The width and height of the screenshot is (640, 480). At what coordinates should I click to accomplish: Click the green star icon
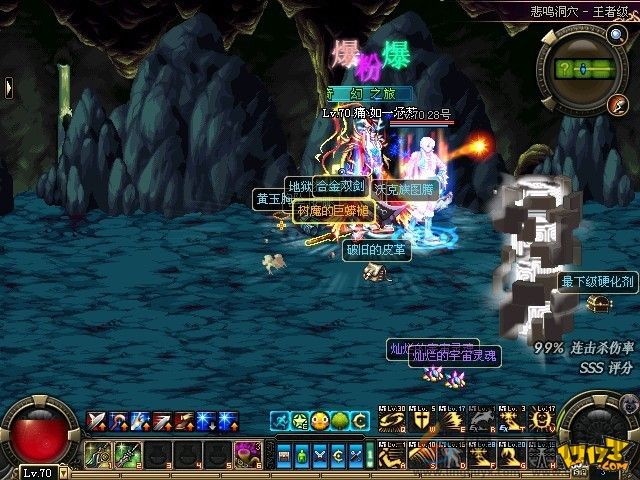pyautogui.click(x=299, y=420)
